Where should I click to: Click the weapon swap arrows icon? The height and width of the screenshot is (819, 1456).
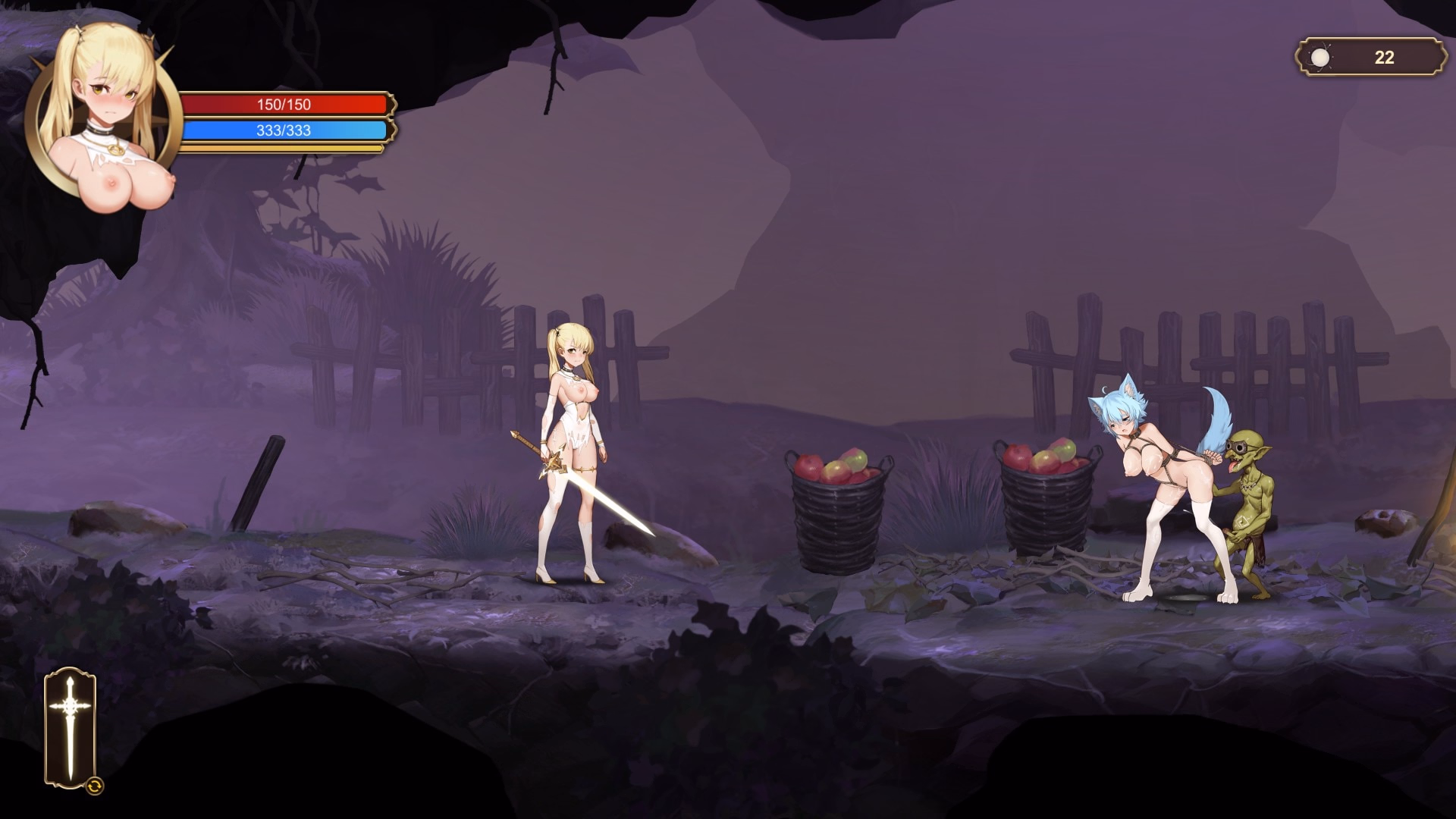pos(94,786)
